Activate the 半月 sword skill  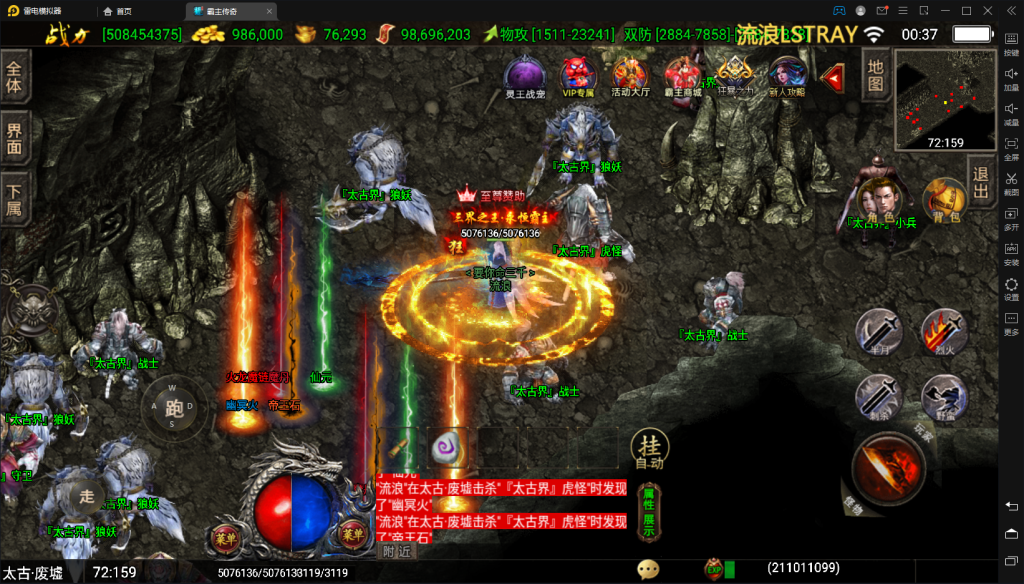point(879,331)
